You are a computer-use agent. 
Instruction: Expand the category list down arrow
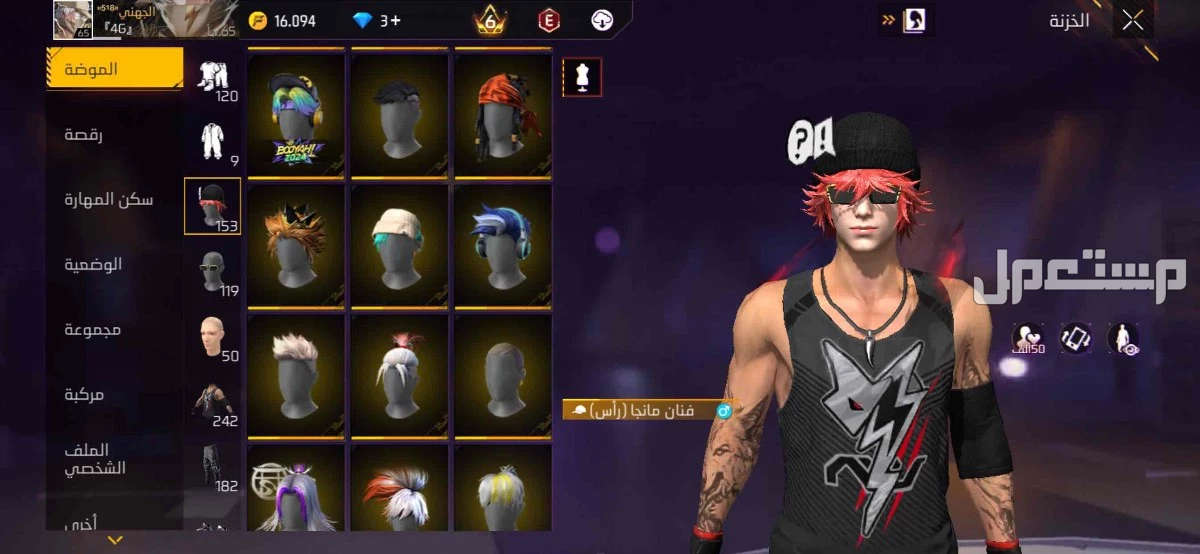tap(115, 541)
